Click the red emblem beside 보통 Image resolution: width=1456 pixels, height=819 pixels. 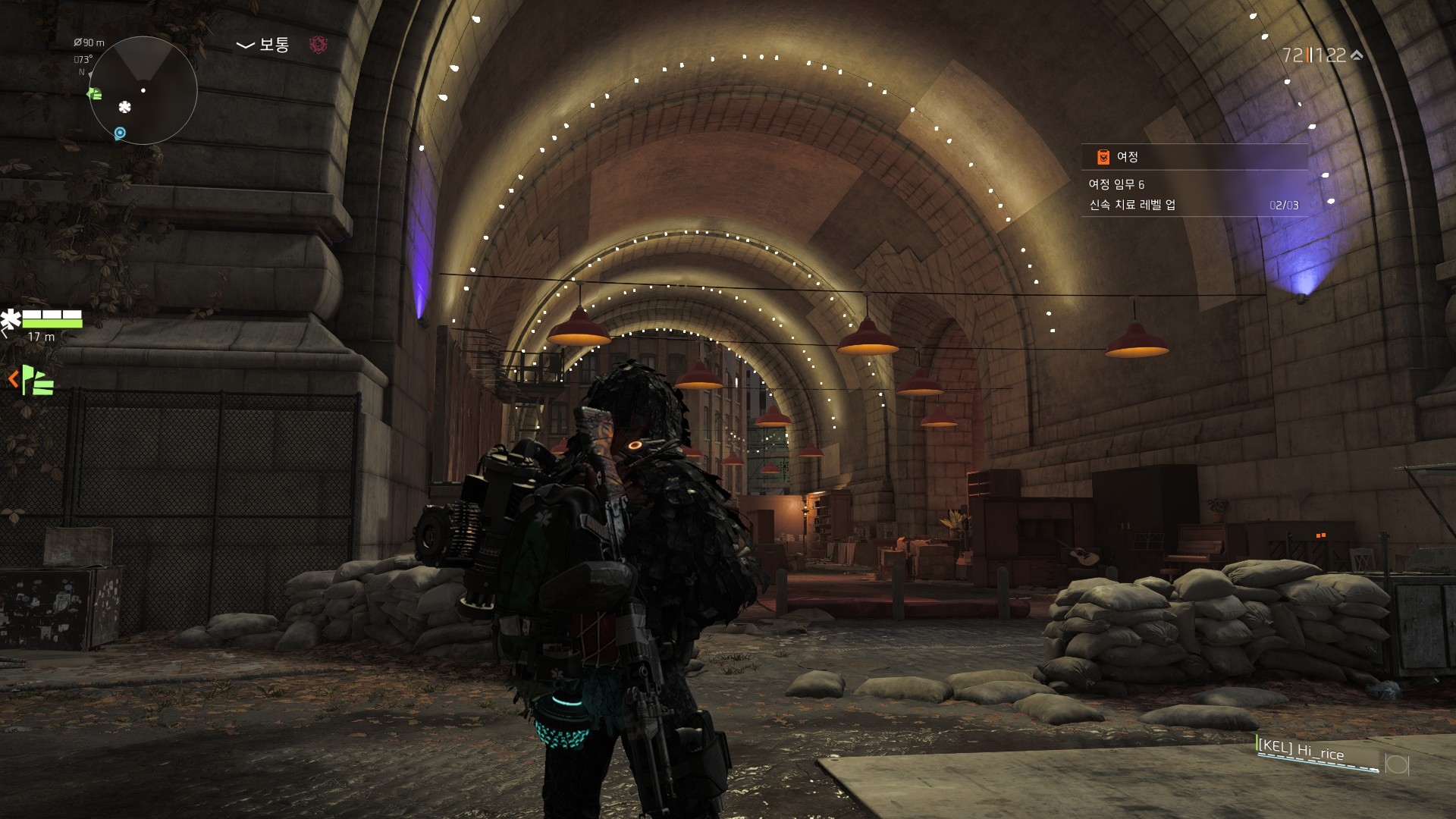318,45
